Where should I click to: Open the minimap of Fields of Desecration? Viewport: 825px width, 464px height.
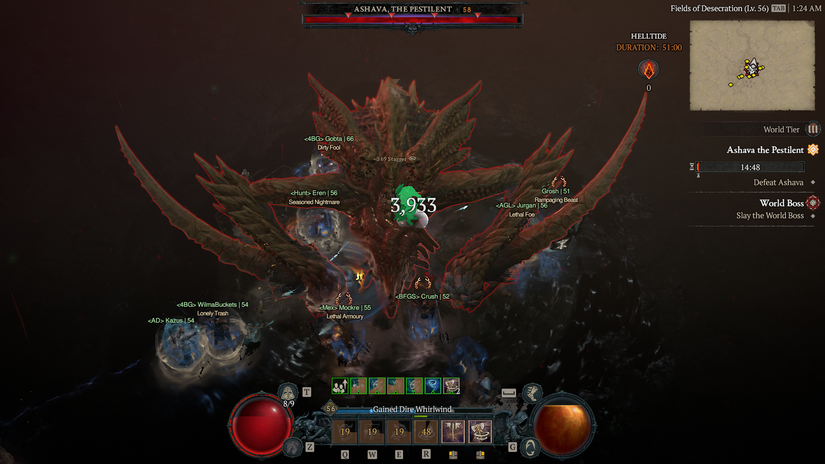(754, 67)
